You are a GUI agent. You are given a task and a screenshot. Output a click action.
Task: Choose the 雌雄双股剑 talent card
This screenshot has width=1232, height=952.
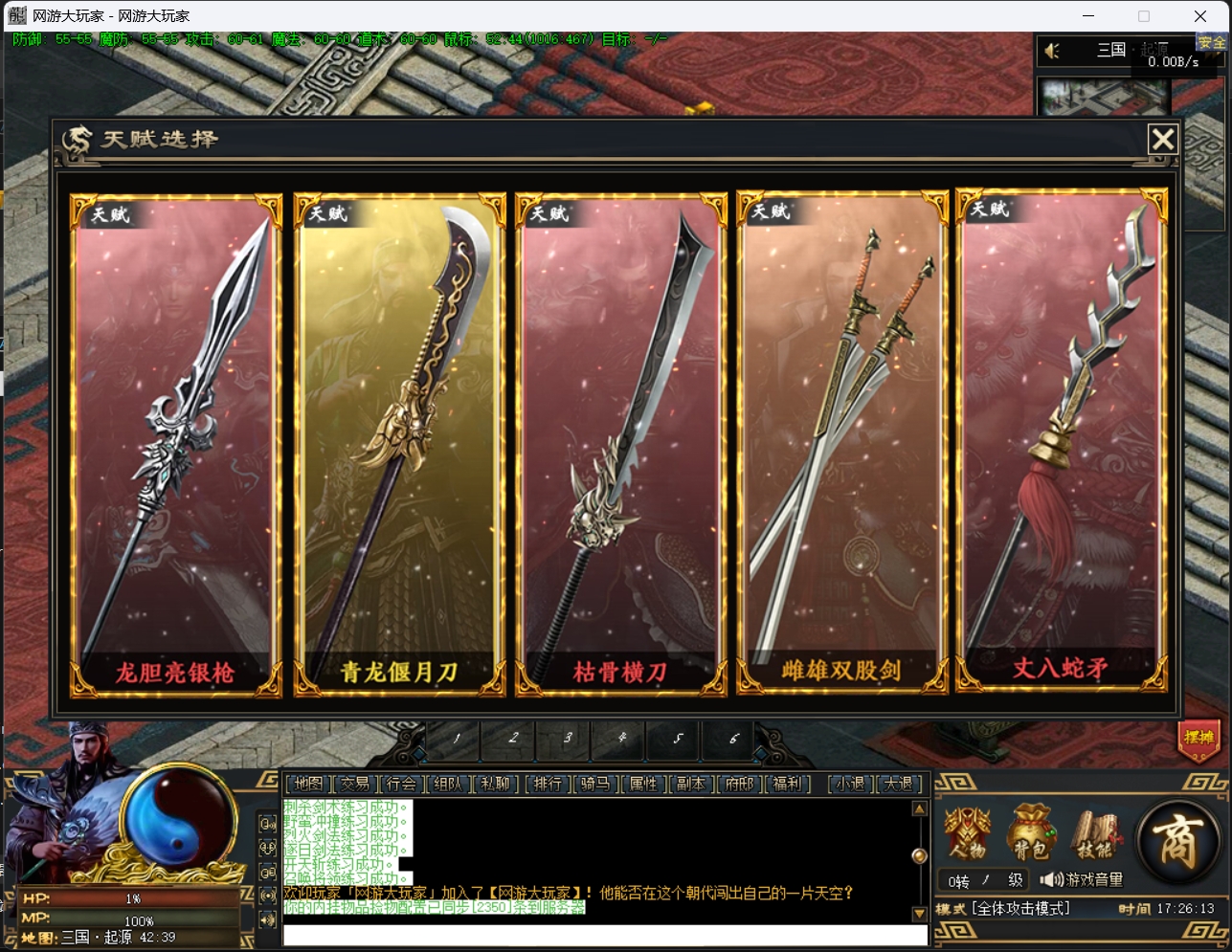(841, 442)
